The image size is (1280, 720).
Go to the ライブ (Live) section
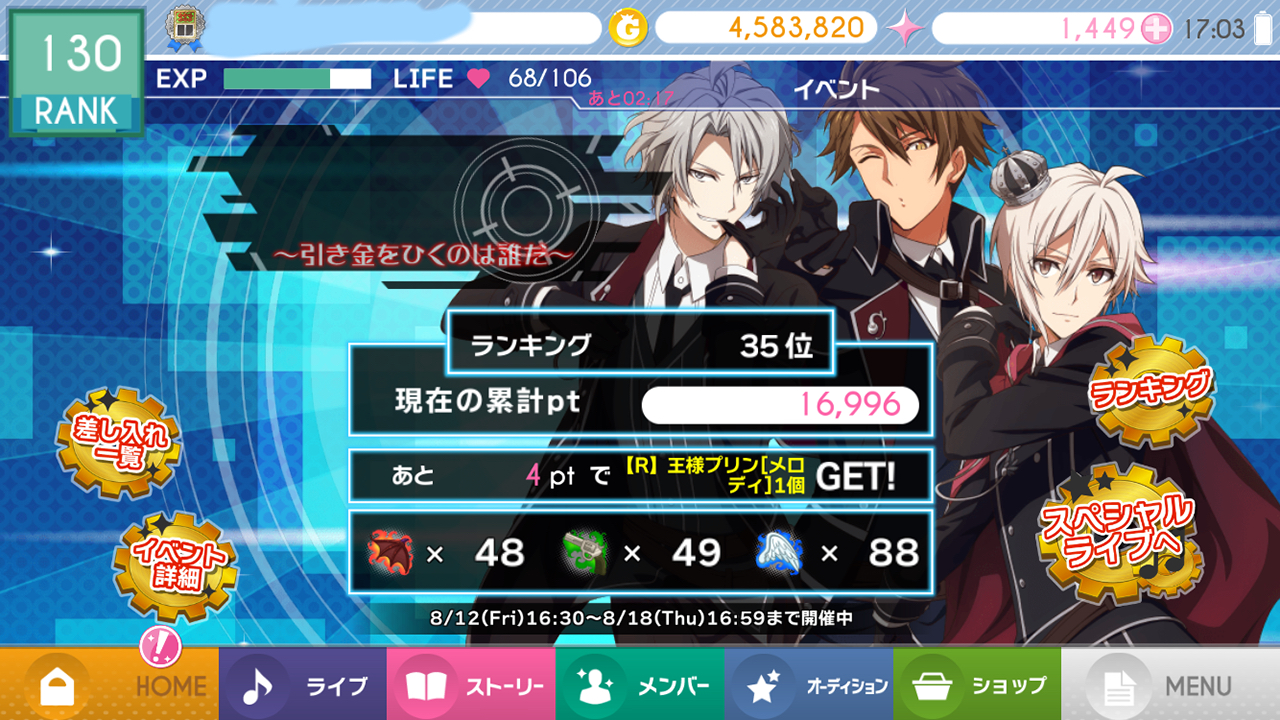pyautogui.click(x=303, y=685)
